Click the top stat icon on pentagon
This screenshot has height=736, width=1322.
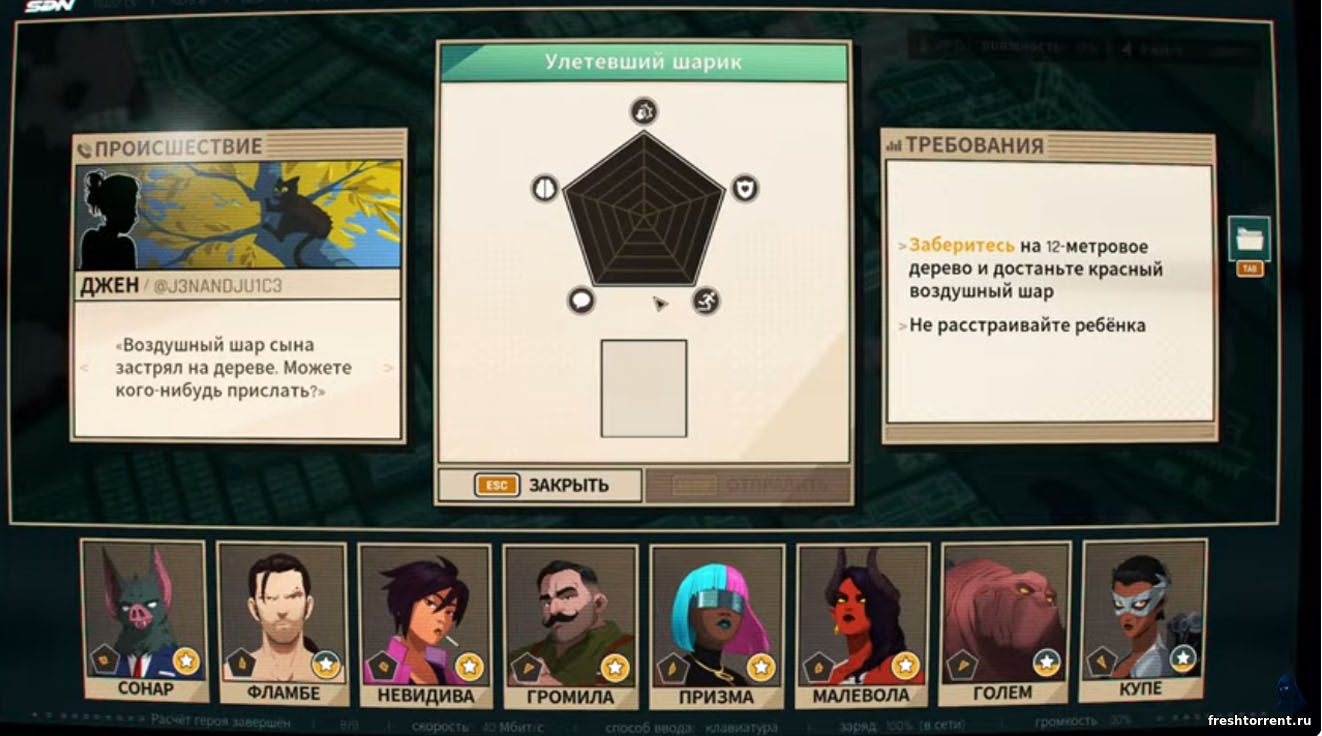pyautogui.click(x=643, y=111)
